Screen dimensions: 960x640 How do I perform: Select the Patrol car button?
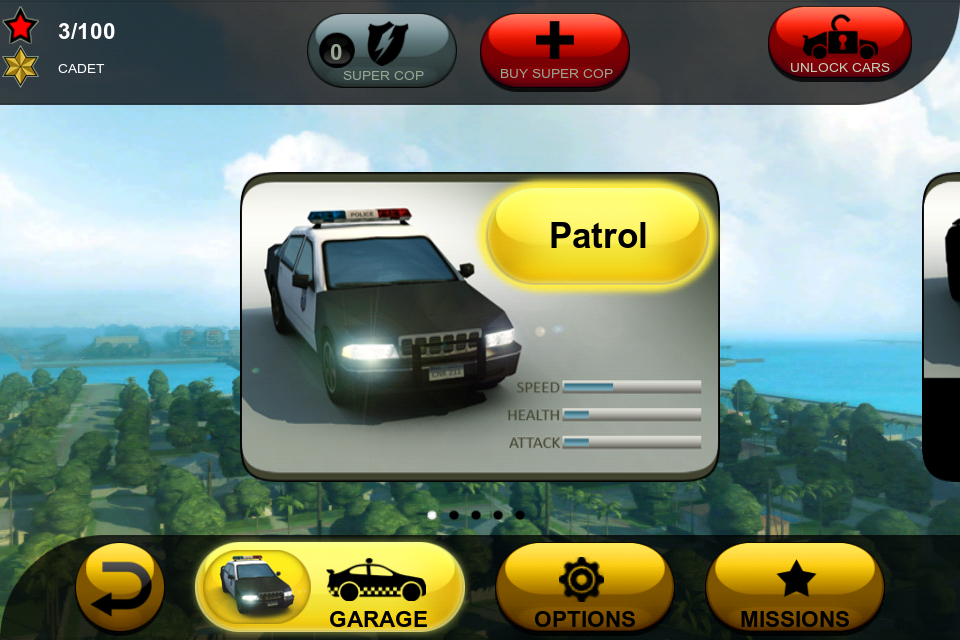tap(598, 236)
